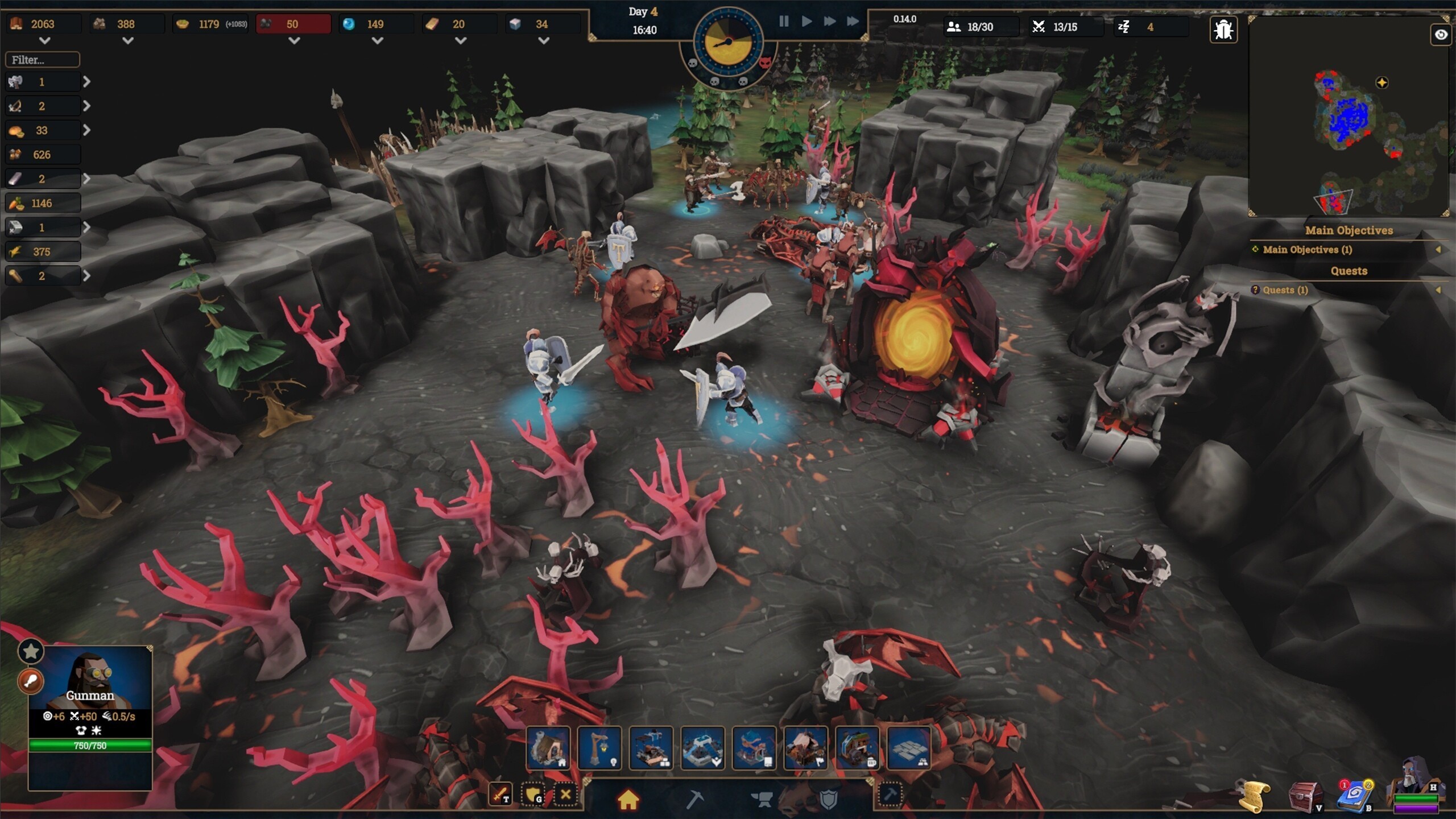Viewport: 1456px width, 819px height.
Task: Open the pickaxe build category tab
Action: [694, 800]
